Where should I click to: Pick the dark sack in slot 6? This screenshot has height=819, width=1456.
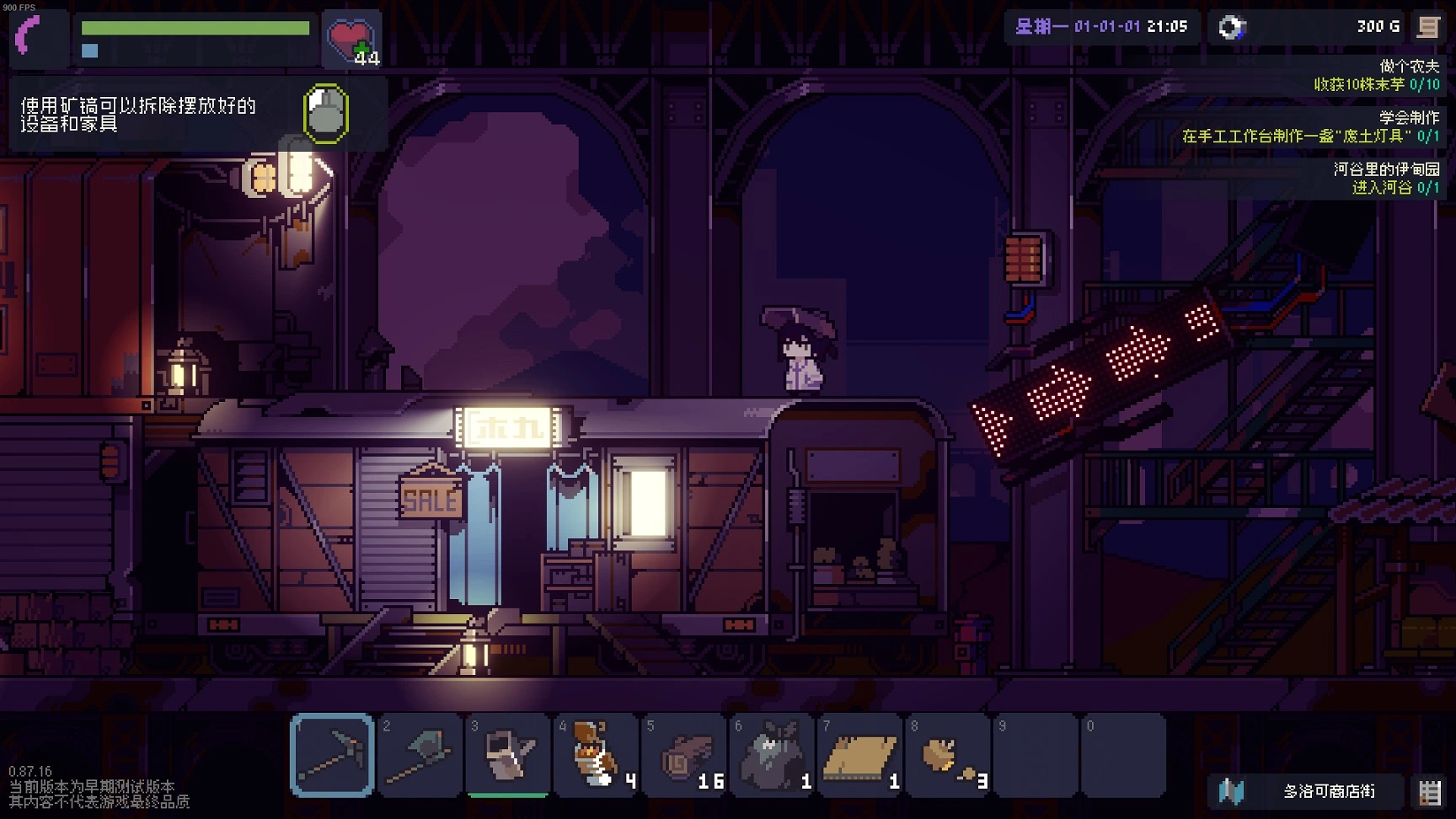click(772, 755)
